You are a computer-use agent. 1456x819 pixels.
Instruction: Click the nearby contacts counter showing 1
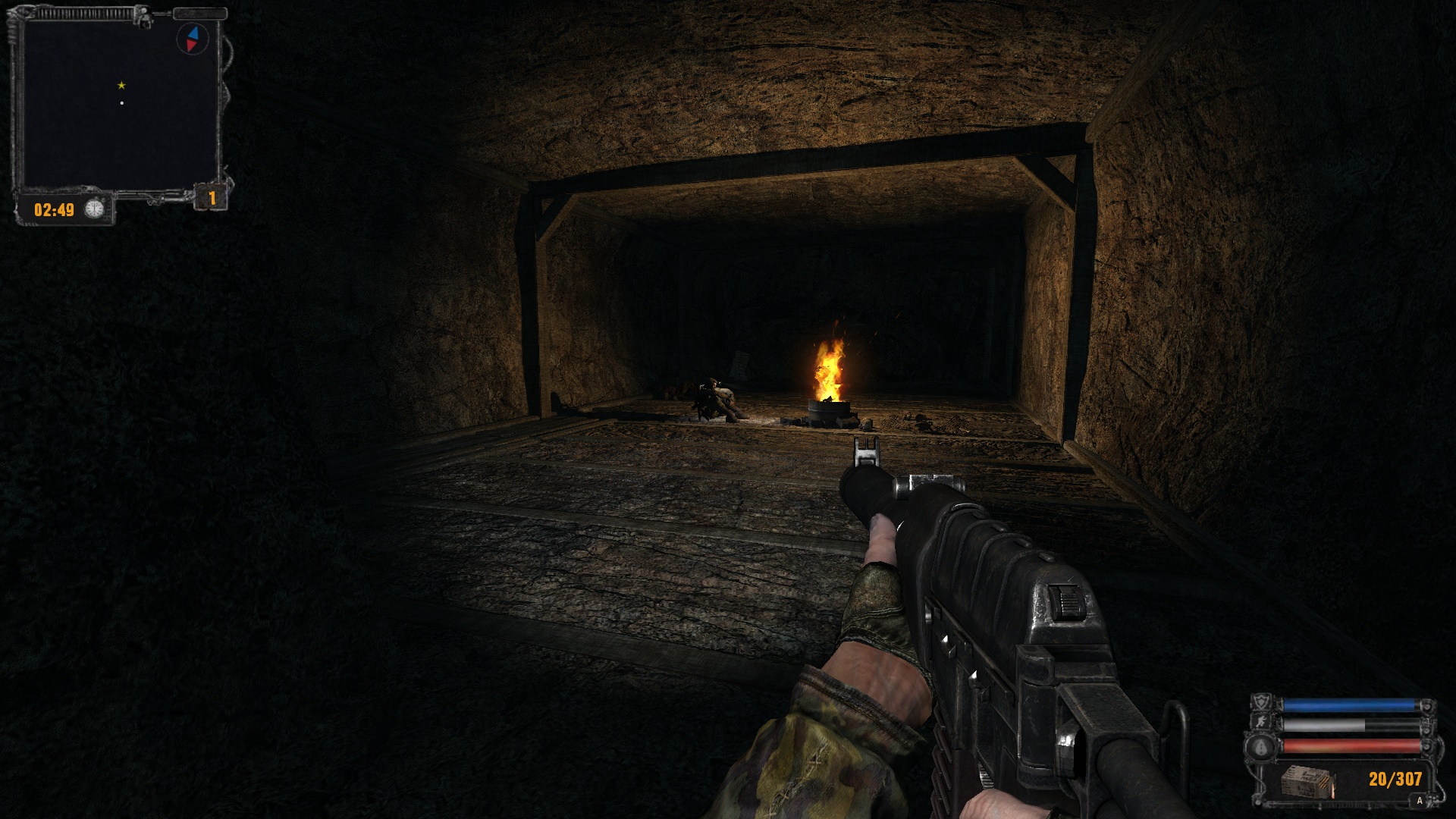click(x=212, y=199)
